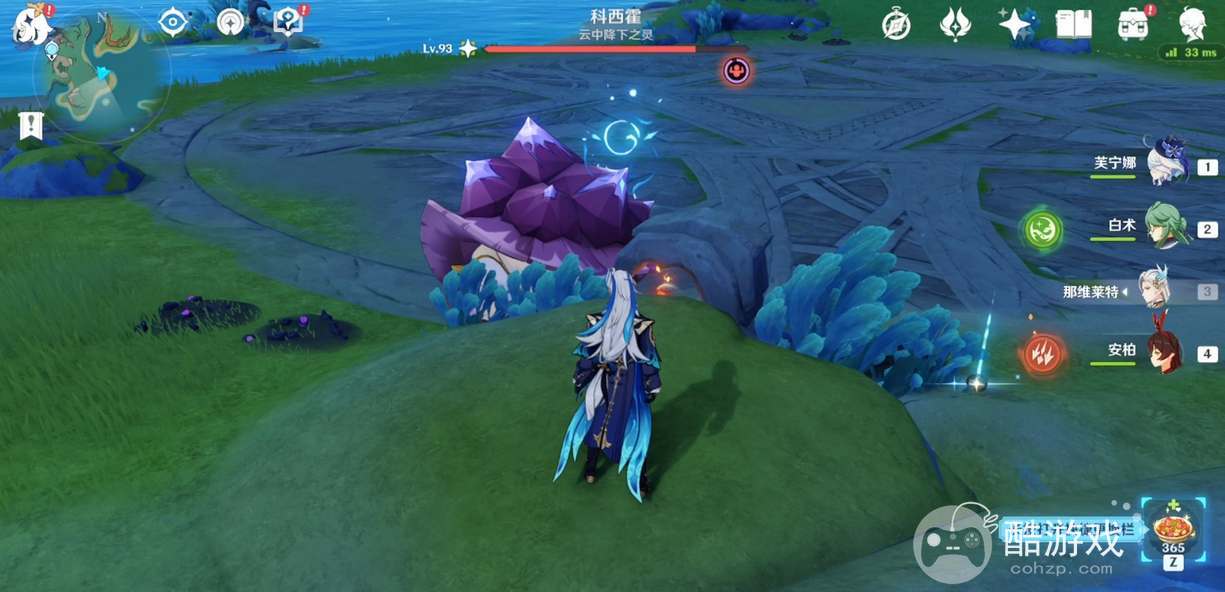This screenshot has width=1225, height=592.
Task: Open the four-pointed star Events icon
Action: (x=1014, y=24)
